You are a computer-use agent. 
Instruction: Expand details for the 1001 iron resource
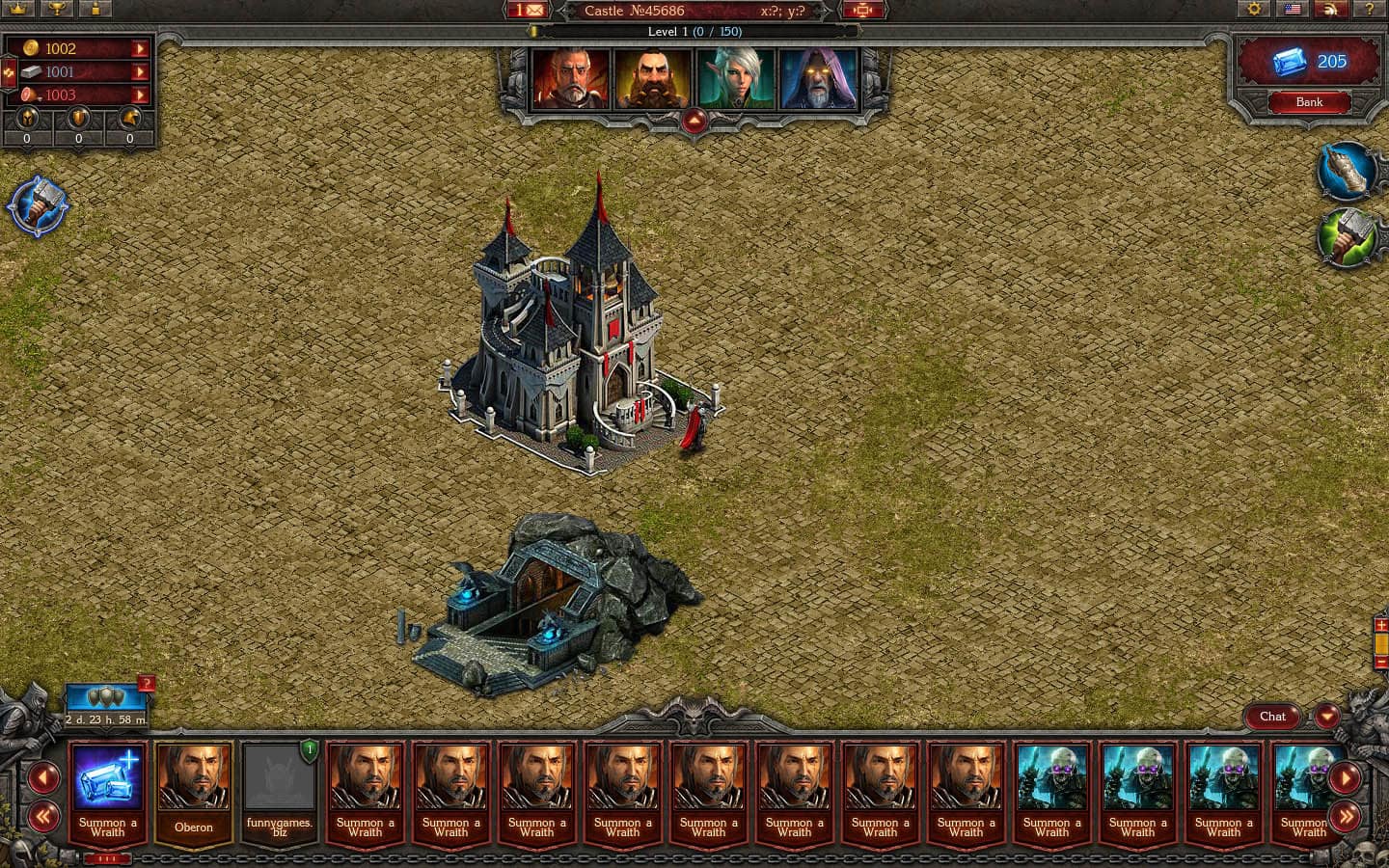[x=140, y=71]
